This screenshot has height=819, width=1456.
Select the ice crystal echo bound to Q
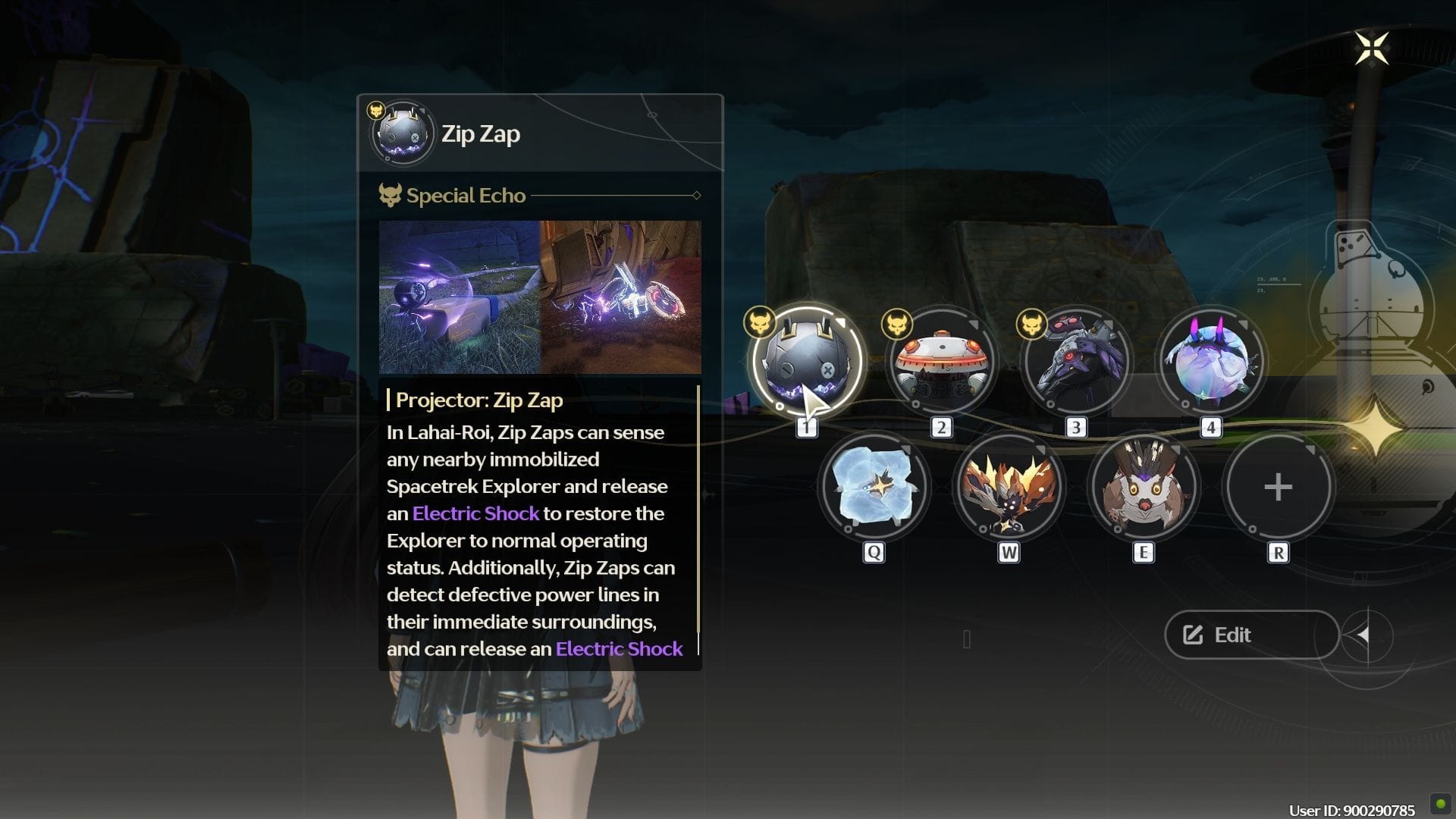click(874, 488)
